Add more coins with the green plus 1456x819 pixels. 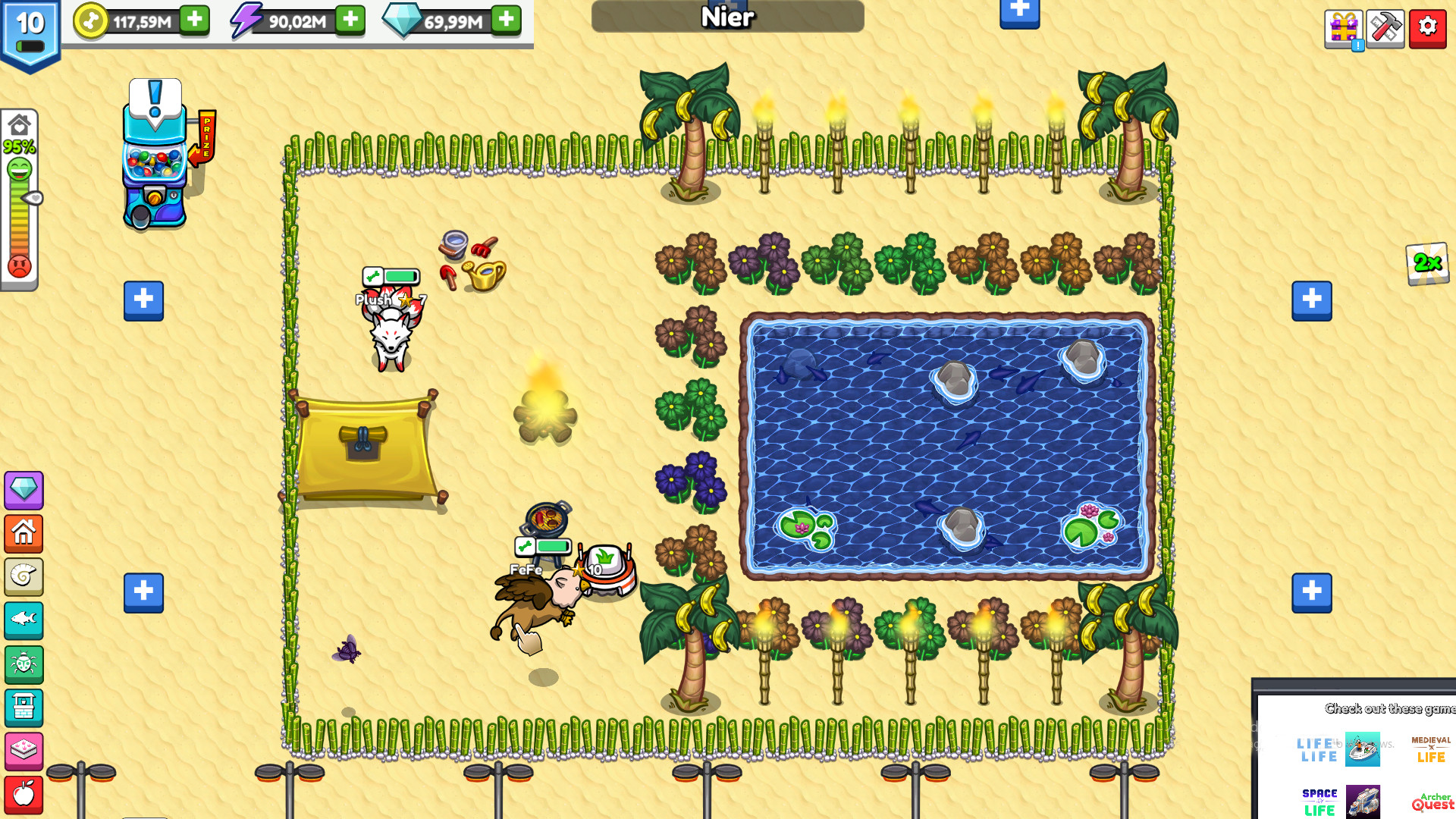(x=196, y=20)
